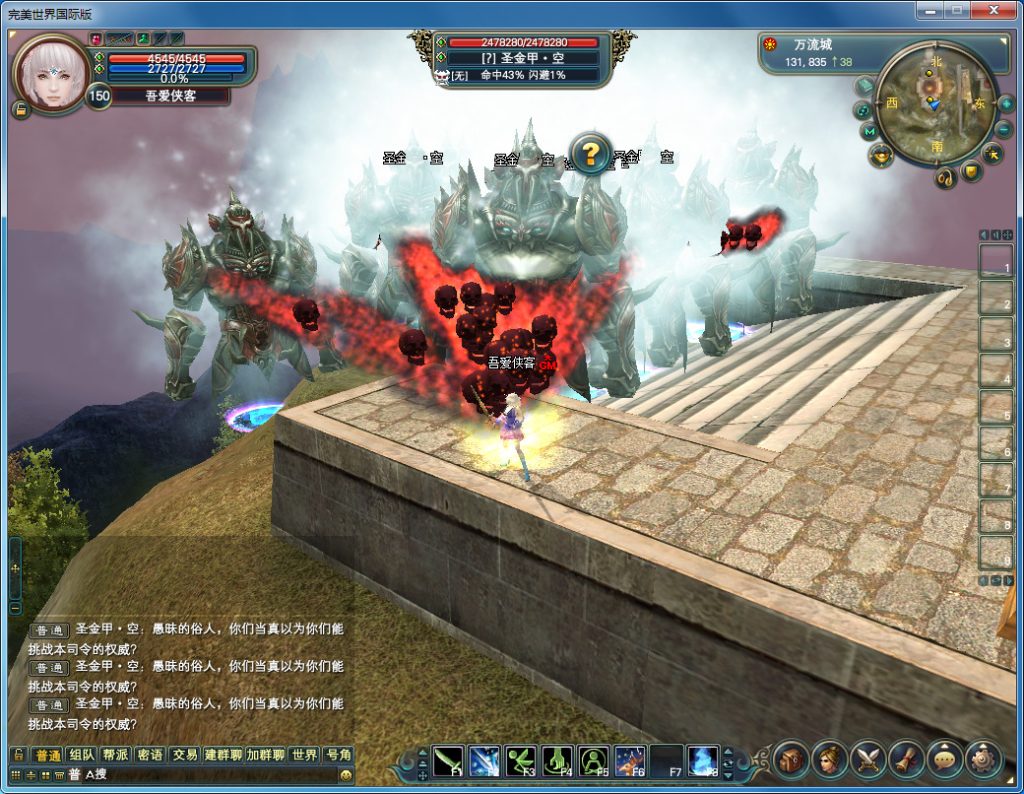Switch to the 世界 world chat tab
Image resolution: width=1024 pixels, height=794 pixels.
tap(305, 755)
